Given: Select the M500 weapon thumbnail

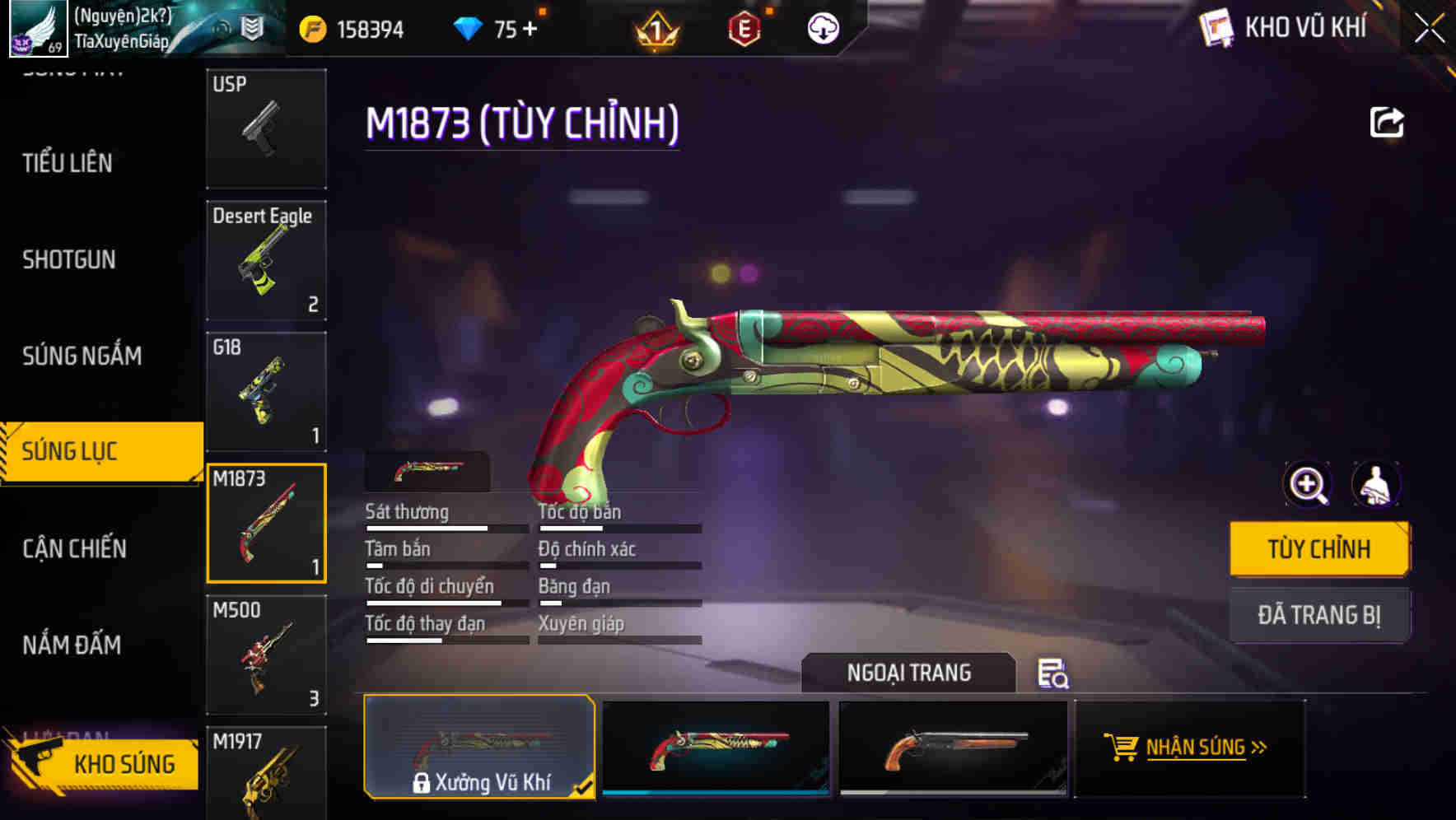Looking at the screenshot, I should tap(266, 655).
